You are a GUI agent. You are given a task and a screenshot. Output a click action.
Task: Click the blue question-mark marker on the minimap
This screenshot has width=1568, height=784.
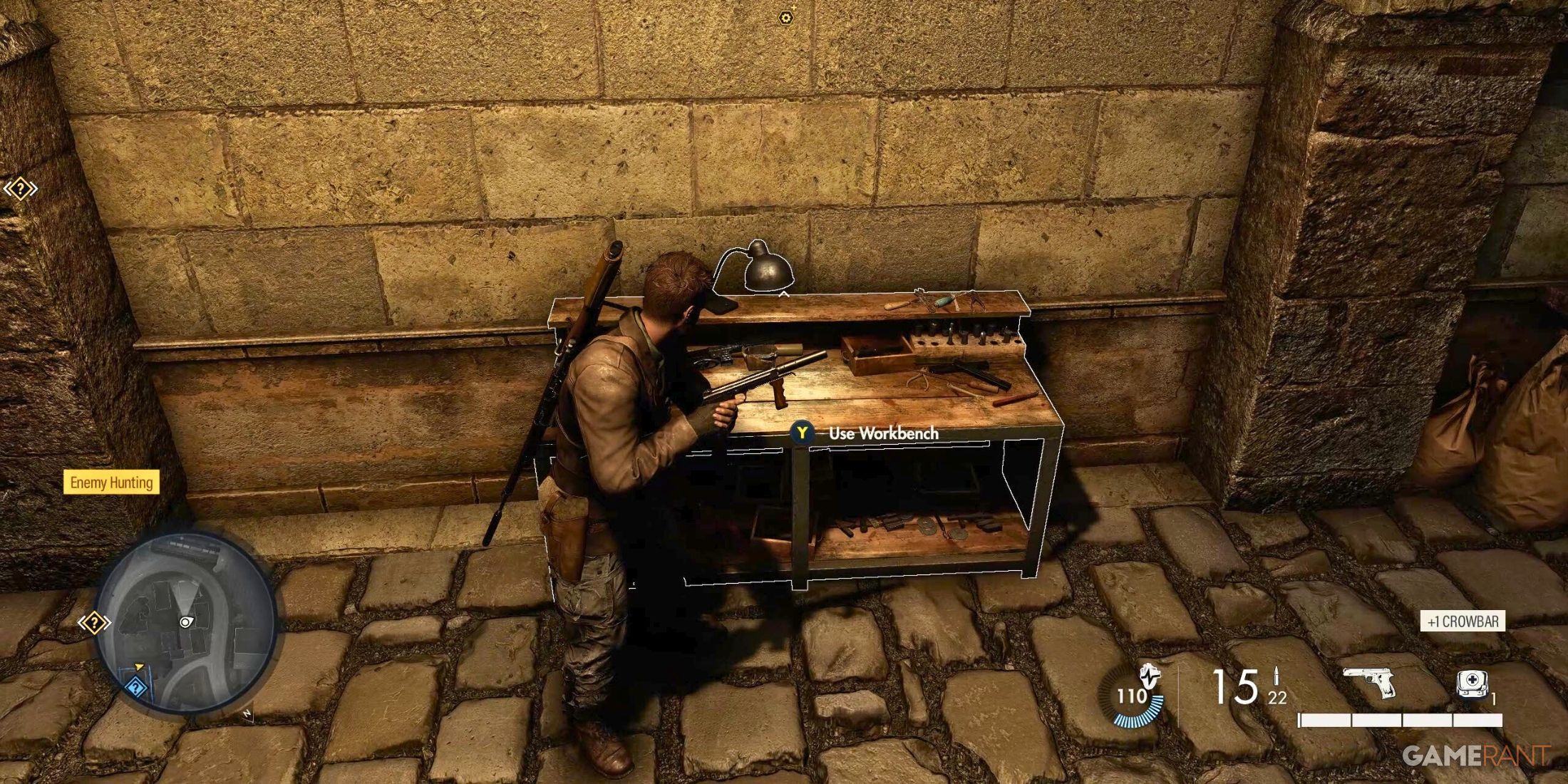point(135,686)
